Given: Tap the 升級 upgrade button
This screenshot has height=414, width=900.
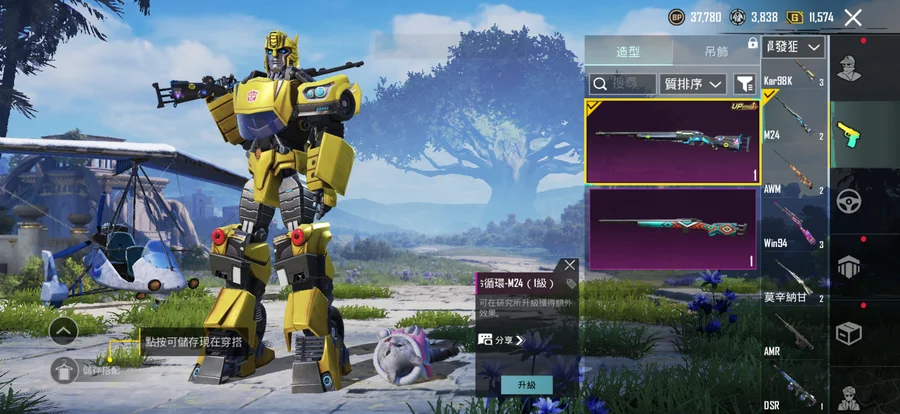Looking at the screenshot, I should [526, 385].
